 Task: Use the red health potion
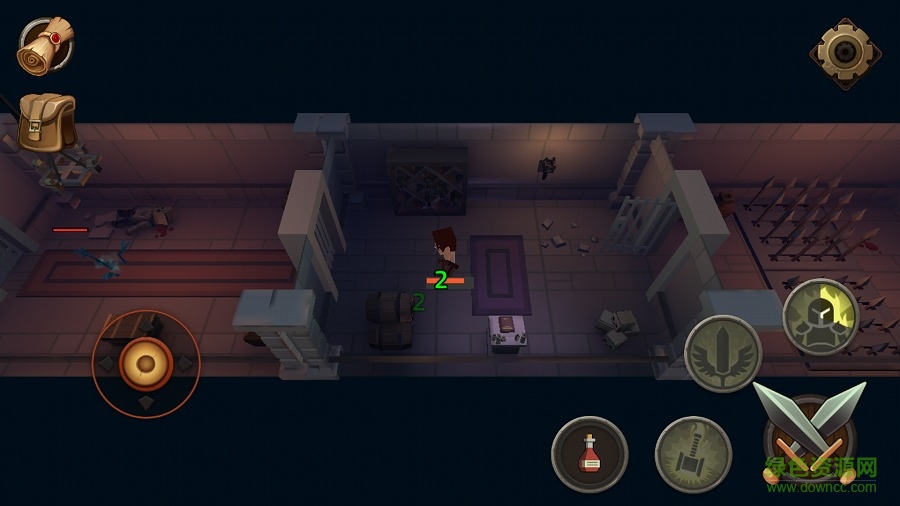(x=590, y=454)
